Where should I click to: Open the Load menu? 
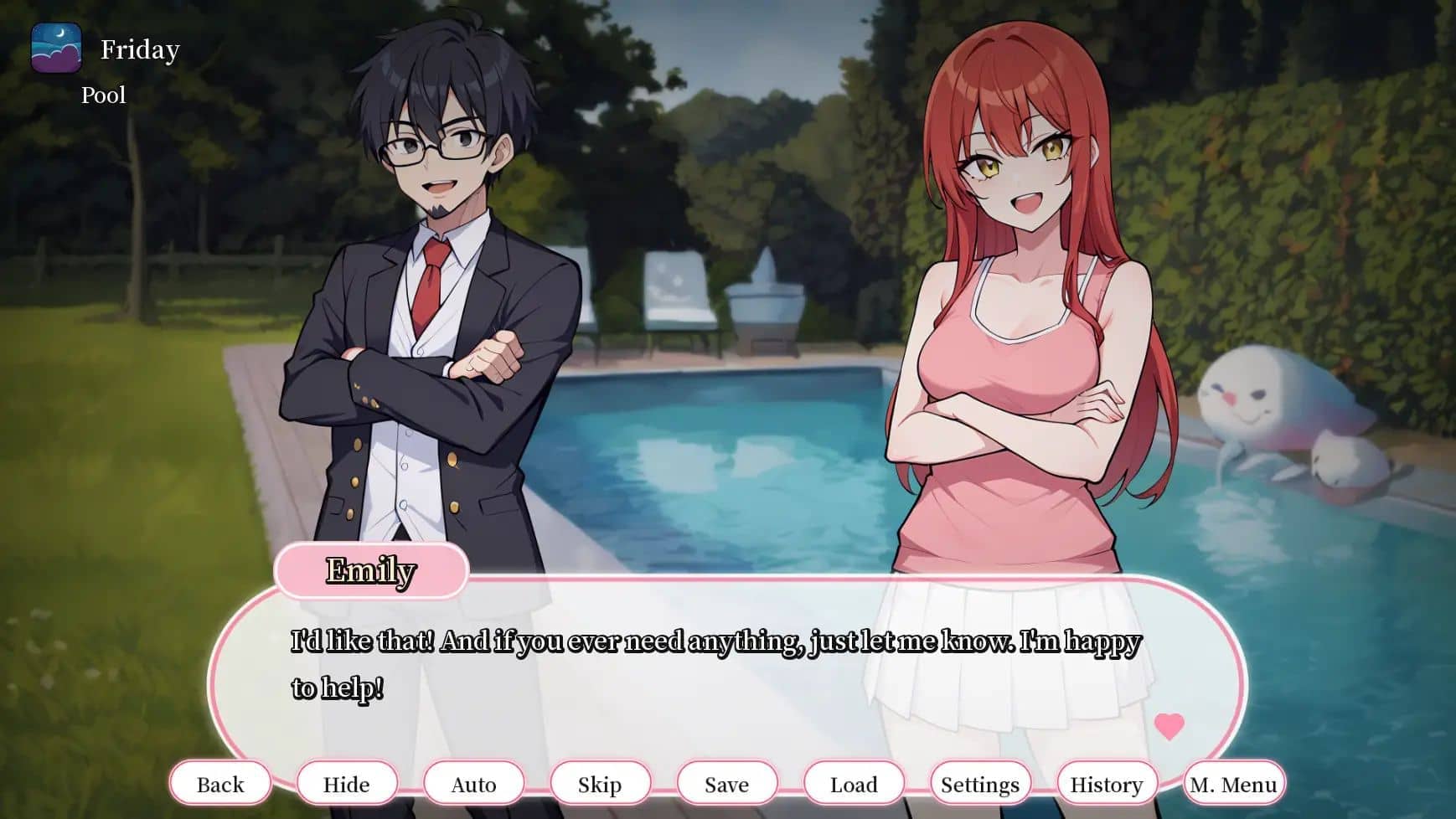854,784
